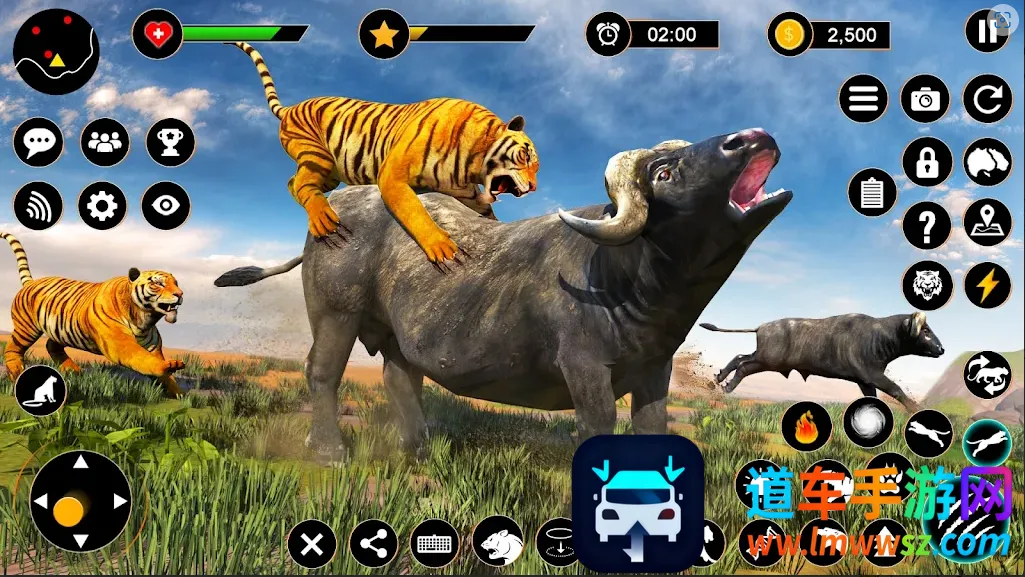Screen dimensions: 1025x577
Task: Pause the game
Action: point(987,31)
